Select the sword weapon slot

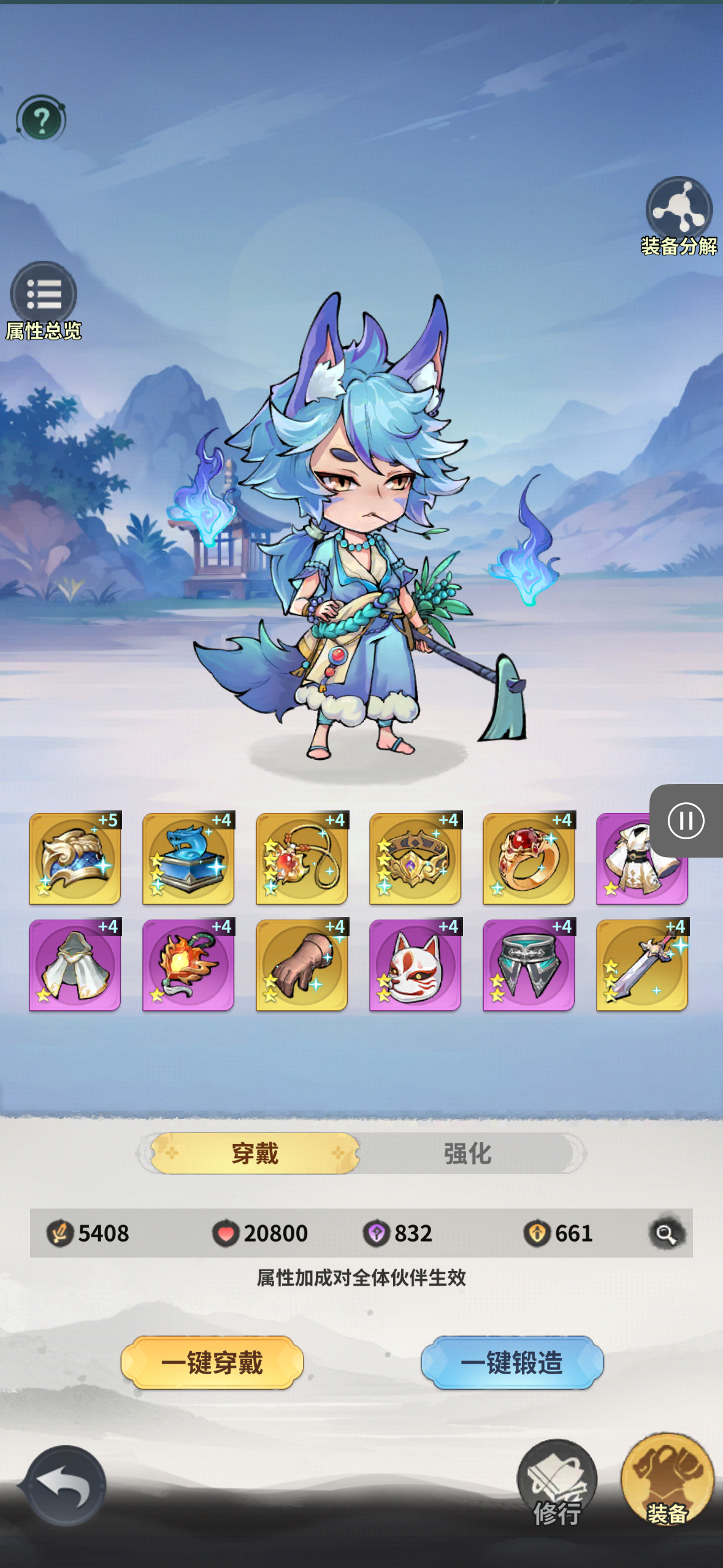click(642, 965)
